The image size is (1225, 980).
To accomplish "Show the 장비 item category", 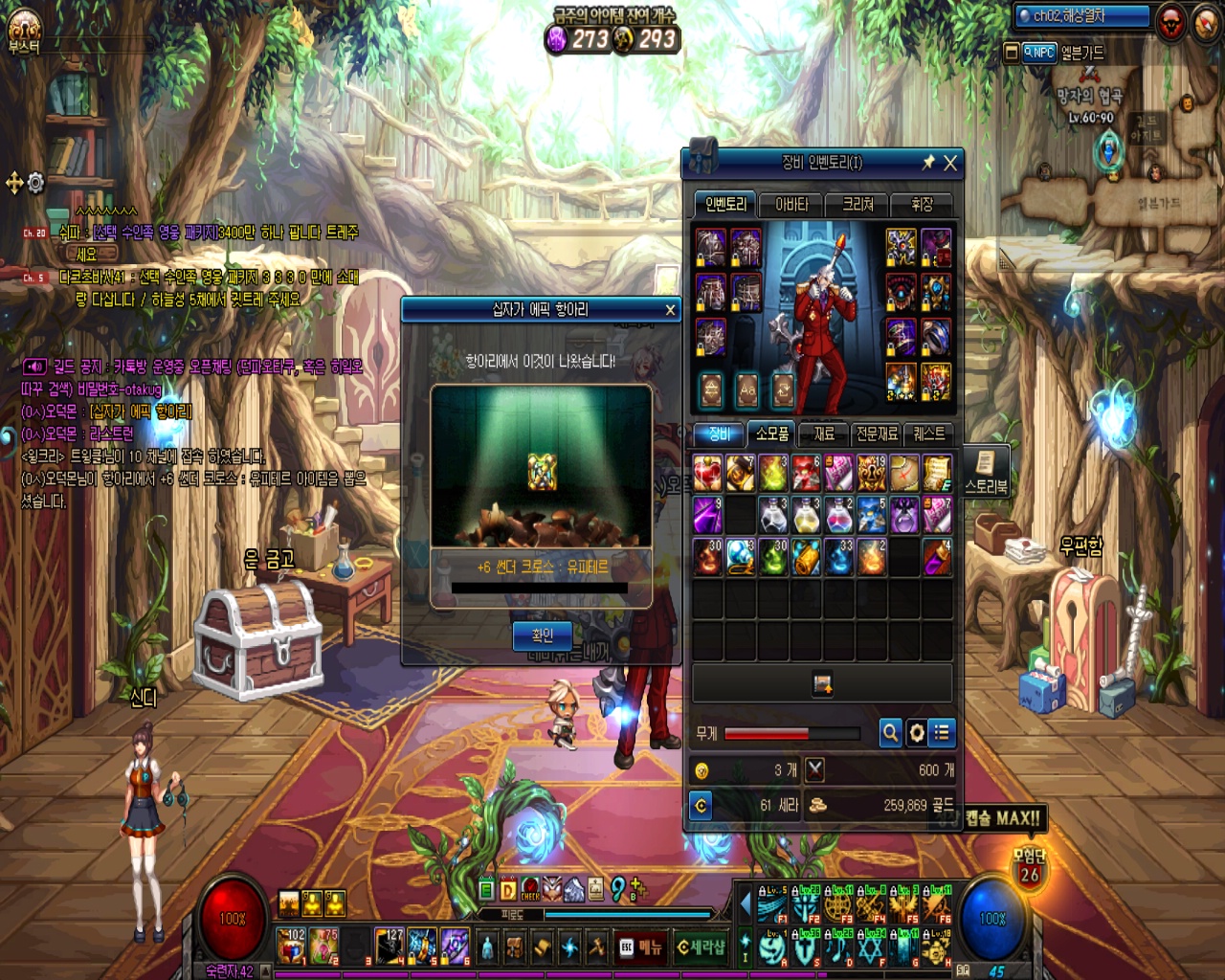I will tap(720, 434).
